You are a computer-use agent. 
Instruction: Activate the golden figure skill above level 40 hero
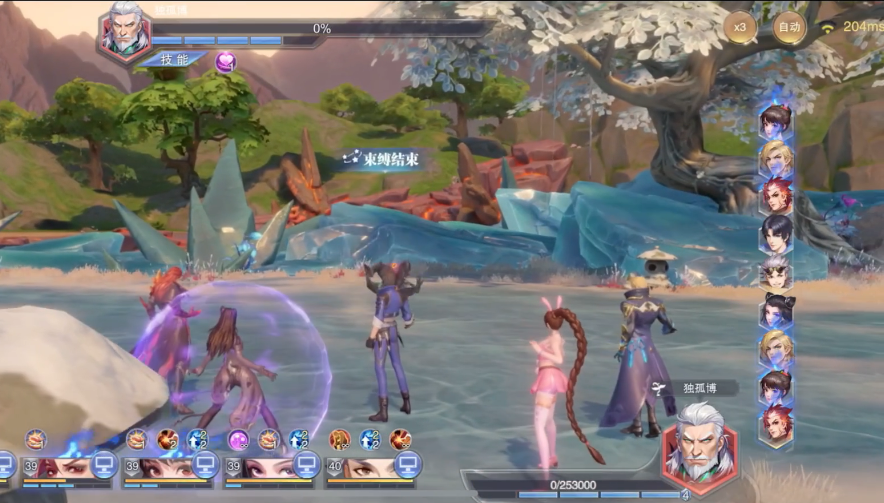[x=340, y=439]
